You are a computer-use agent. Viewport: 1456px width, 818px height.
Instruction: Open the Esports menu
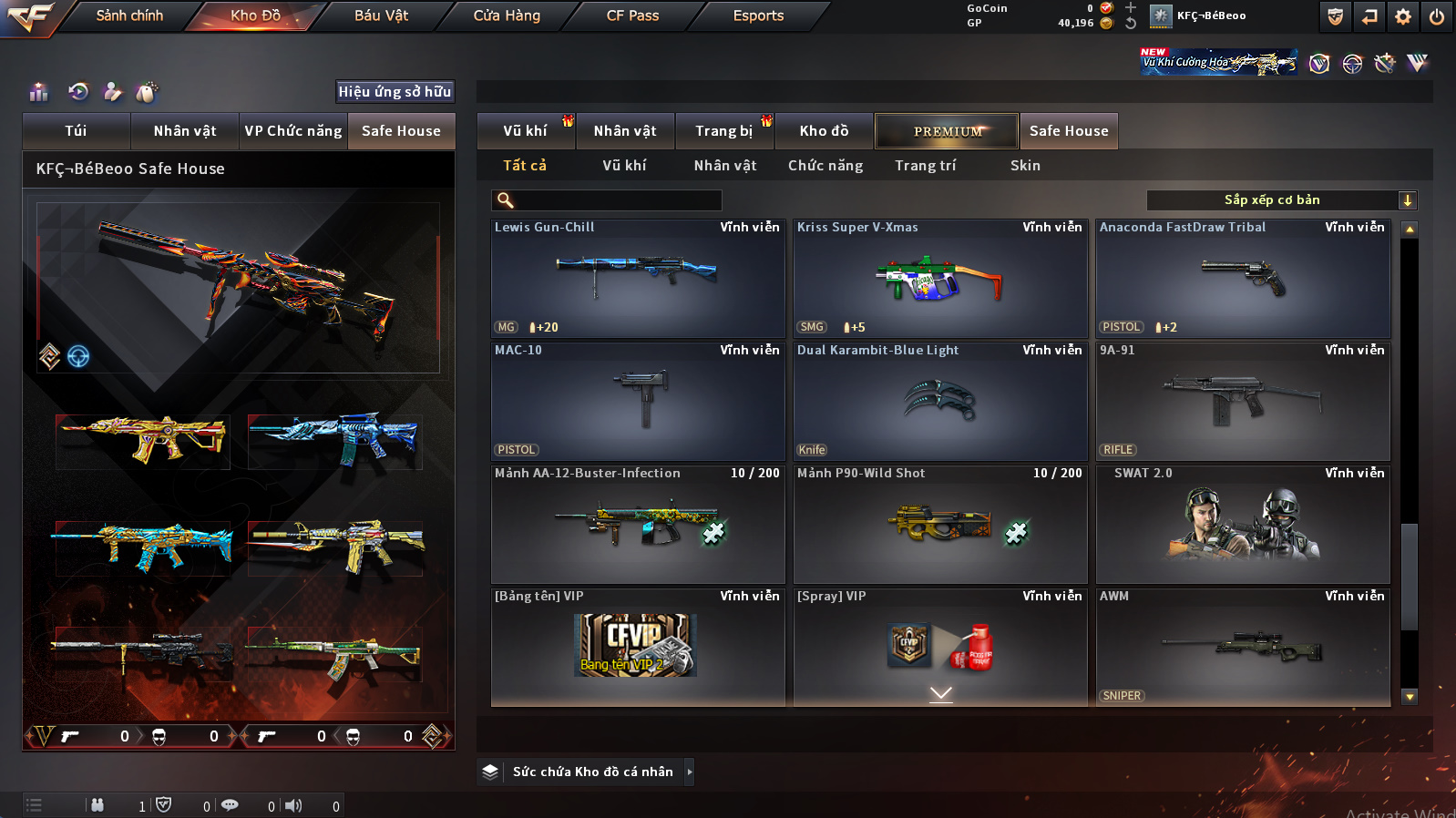(758, 15)
